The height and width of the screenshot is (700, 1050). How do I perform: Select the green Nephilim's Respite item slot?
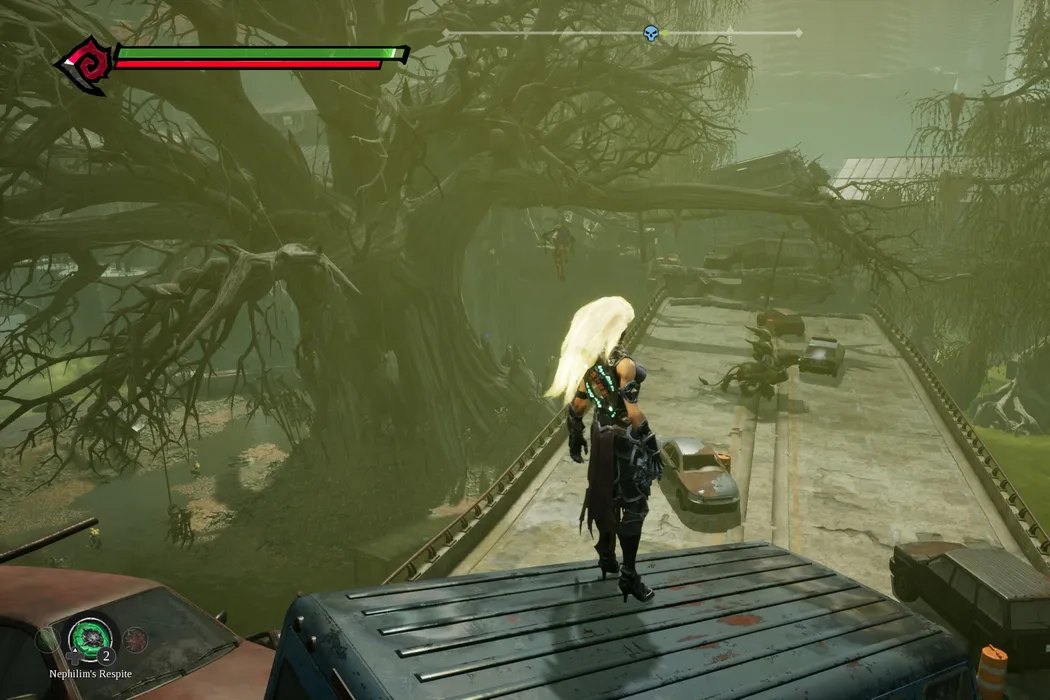90,637
